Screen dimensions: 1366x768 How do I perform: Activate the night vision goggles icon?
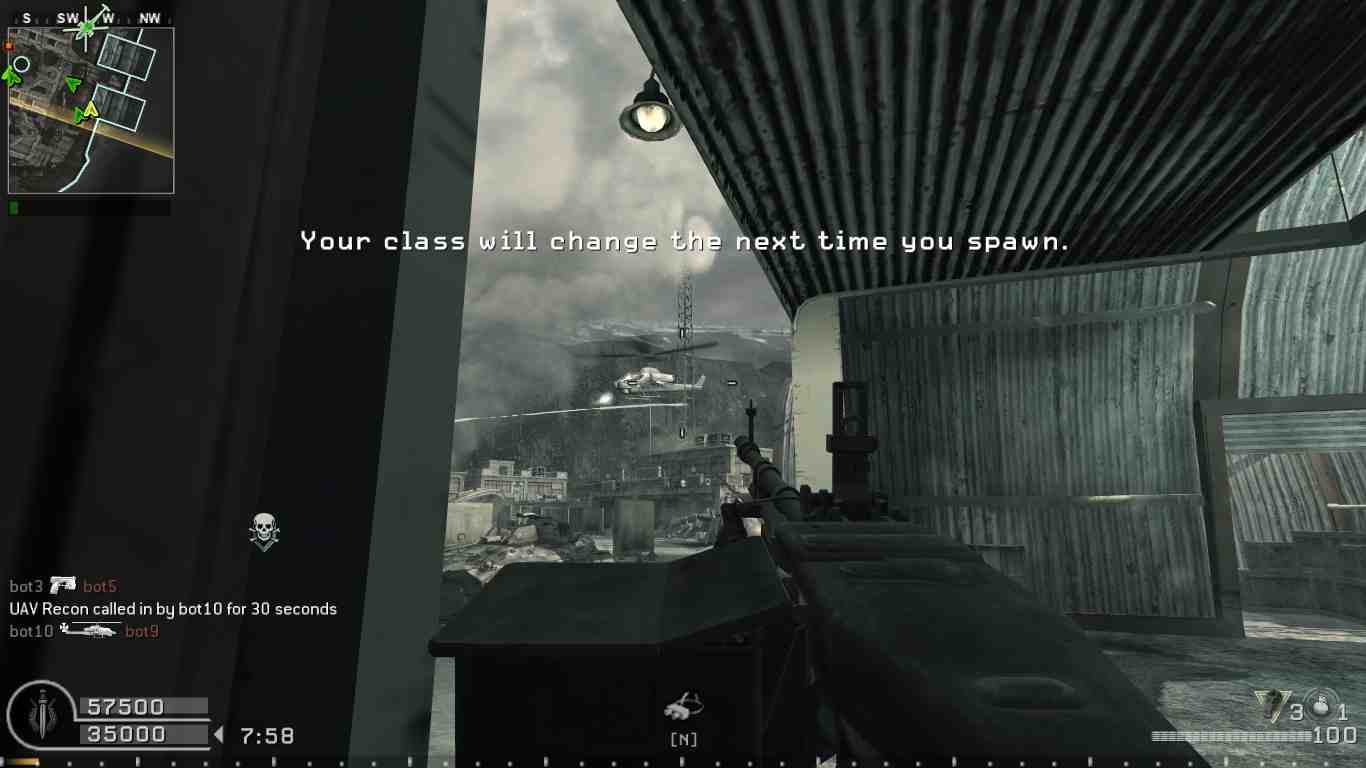(x=683, y=707)
